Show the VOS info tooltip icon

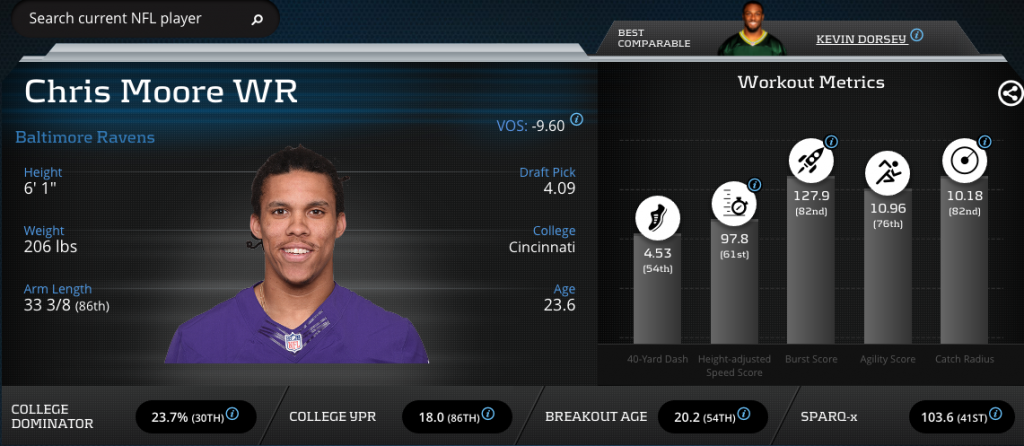577,121
